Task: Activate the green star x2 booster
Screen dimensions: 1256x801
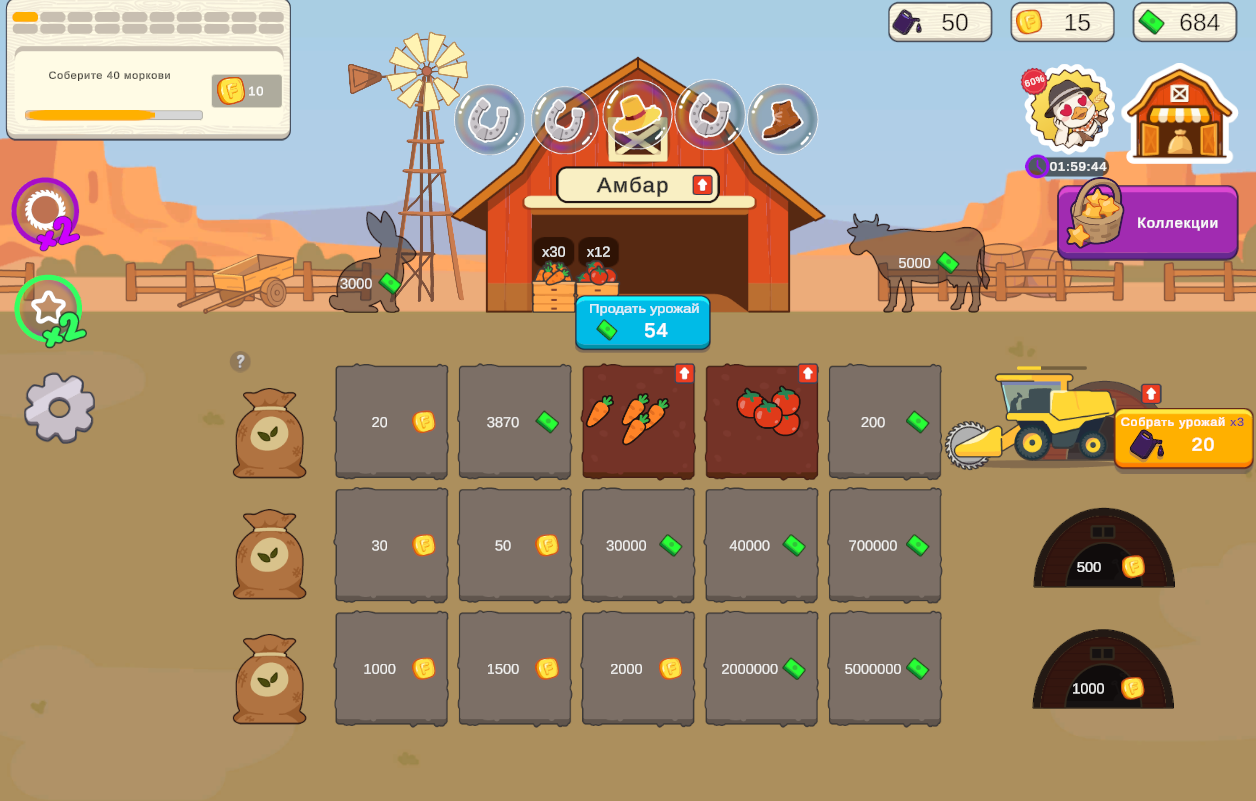Action: click(x=49, y=310)
